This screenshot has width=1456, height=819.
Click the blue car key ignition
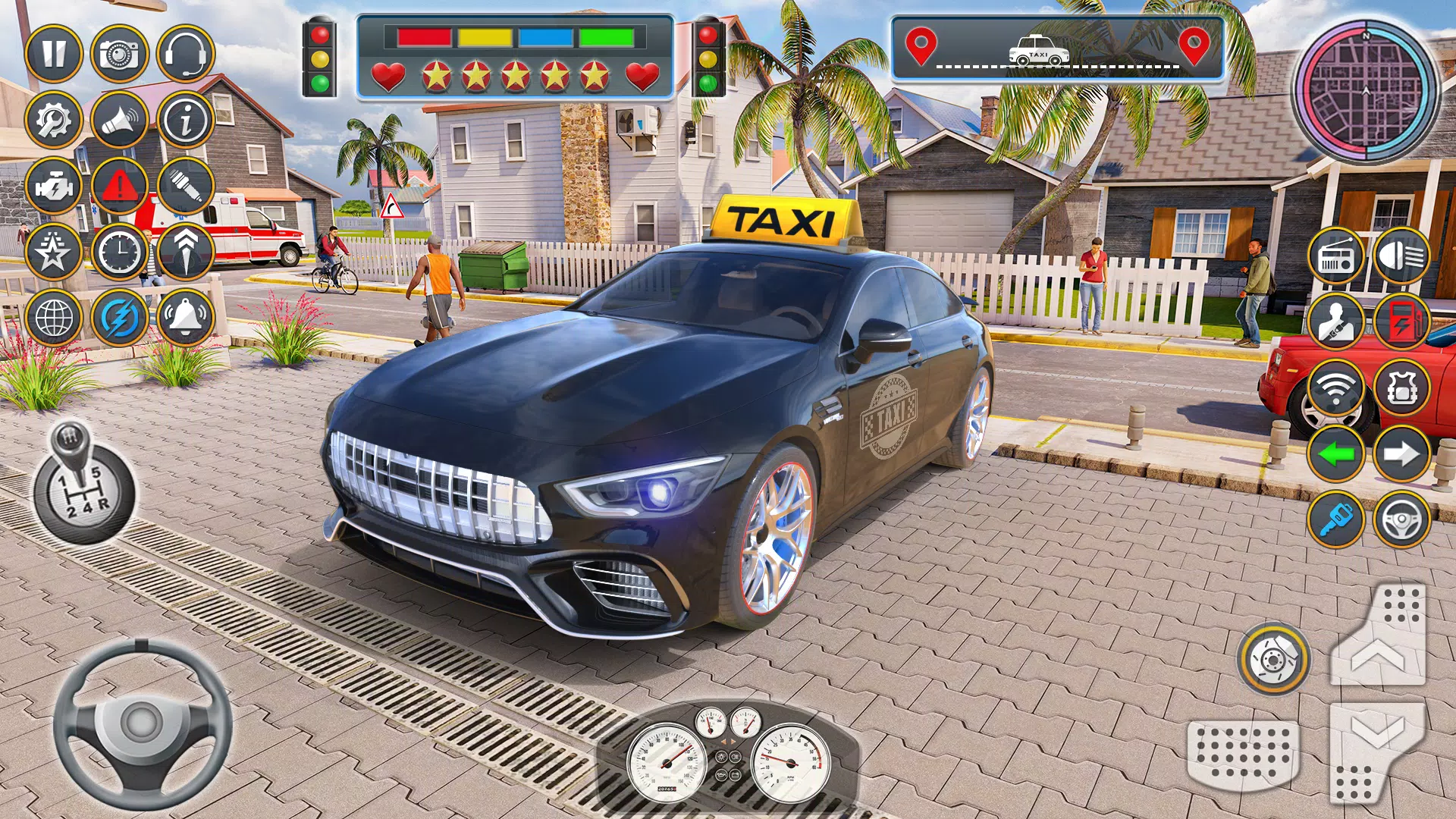1335,520
